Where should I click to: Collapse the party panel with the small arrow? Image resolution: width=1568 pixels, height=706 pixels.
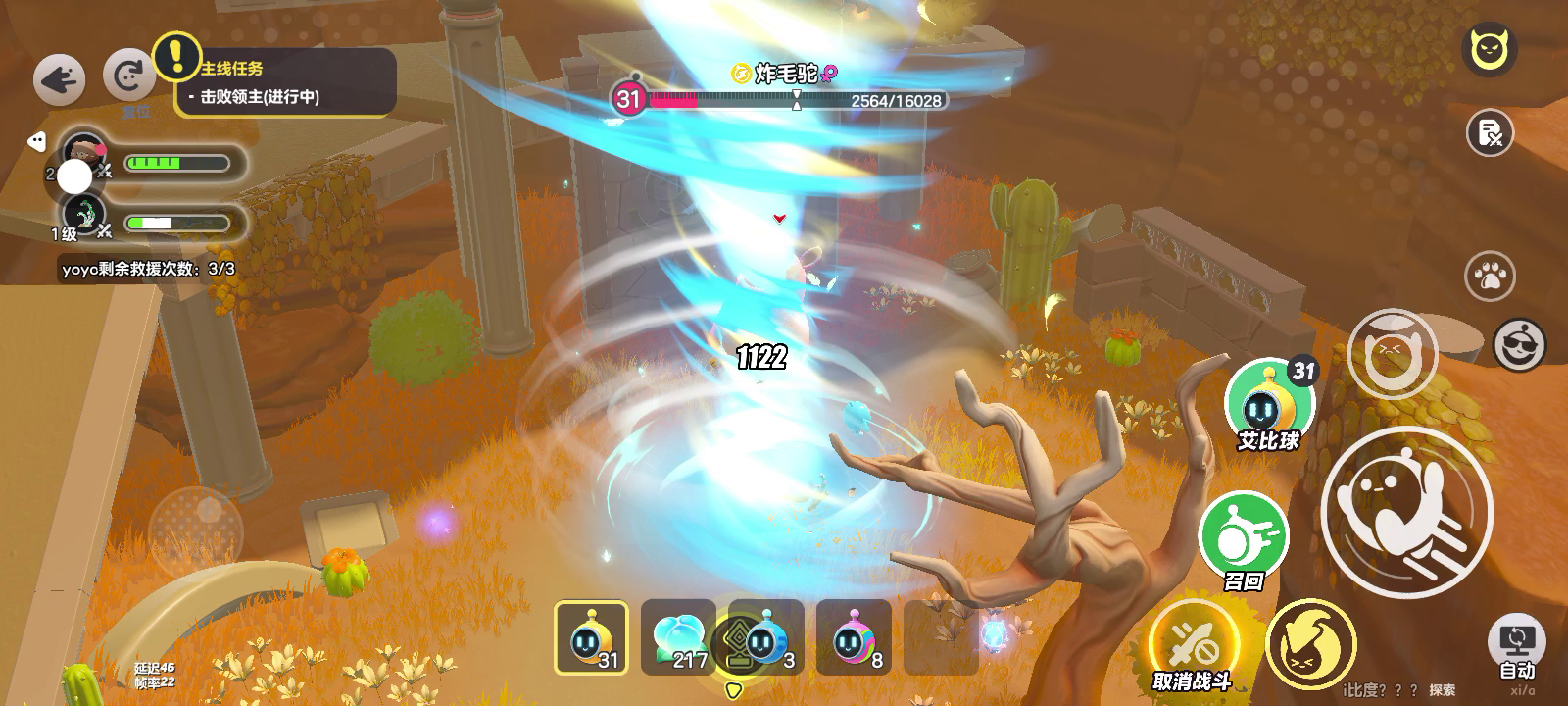[x=36, y=141]
